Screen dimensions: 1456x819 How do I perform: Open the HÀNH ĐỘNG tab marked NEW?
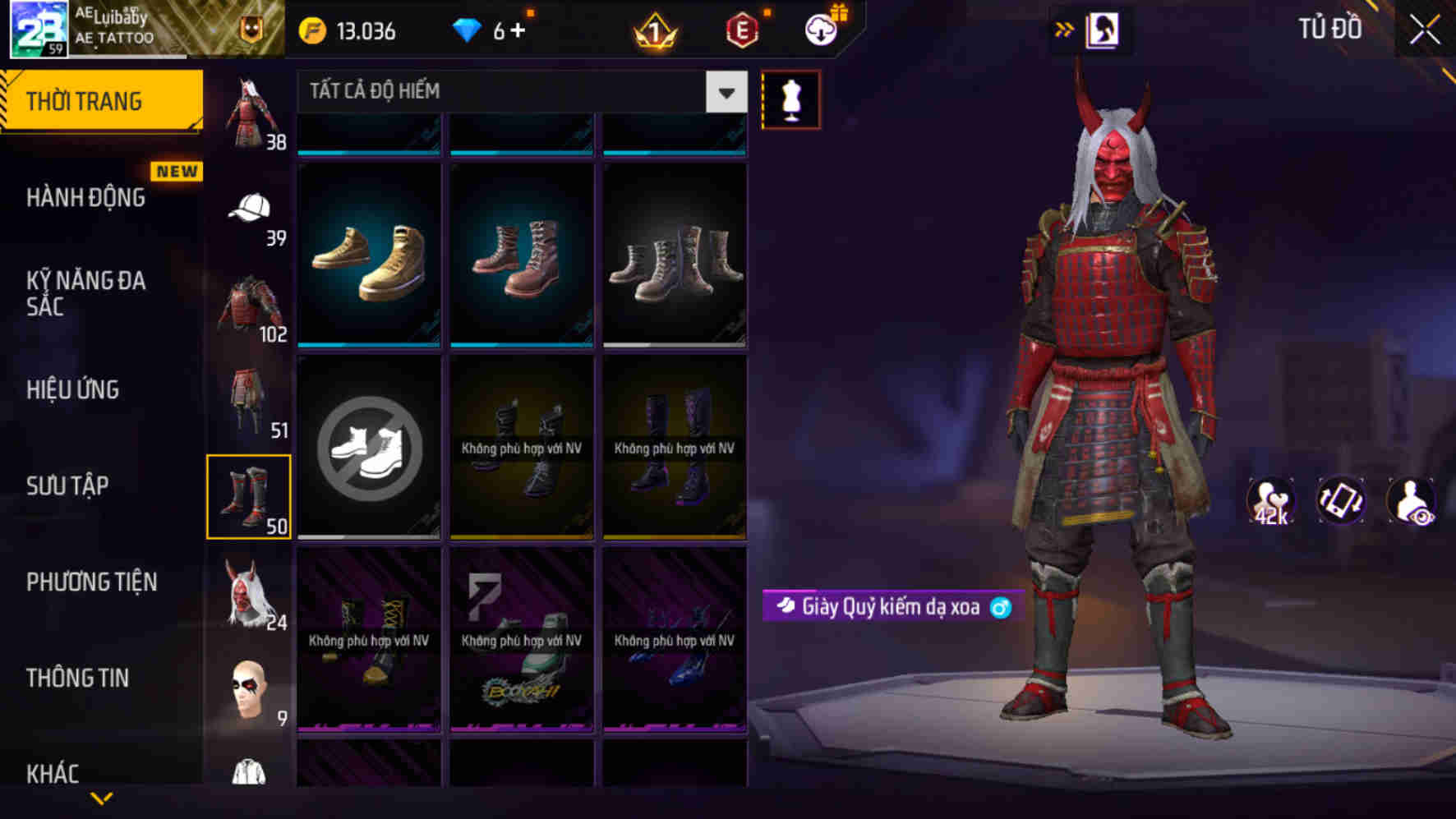[x=86, y=197]
